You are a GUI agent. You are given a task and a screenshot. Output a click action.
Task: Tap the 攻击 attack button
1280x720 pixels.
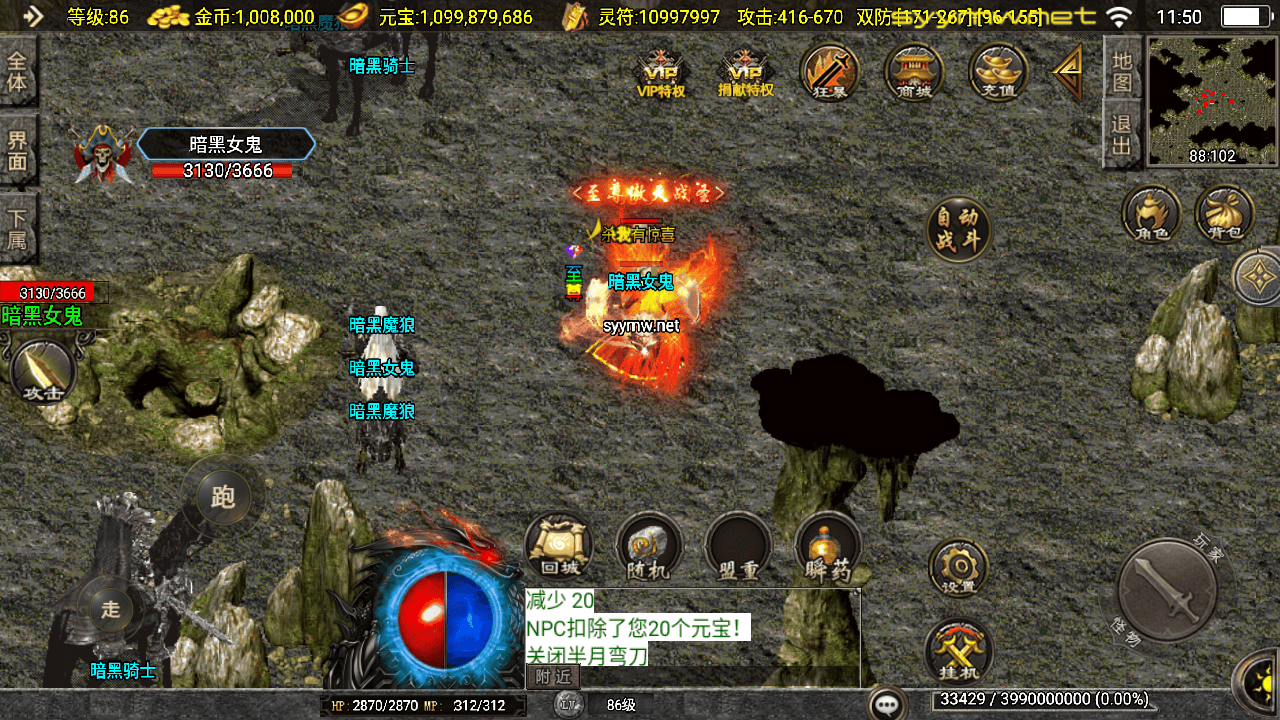pyautogui.click(x=43, y=372)
